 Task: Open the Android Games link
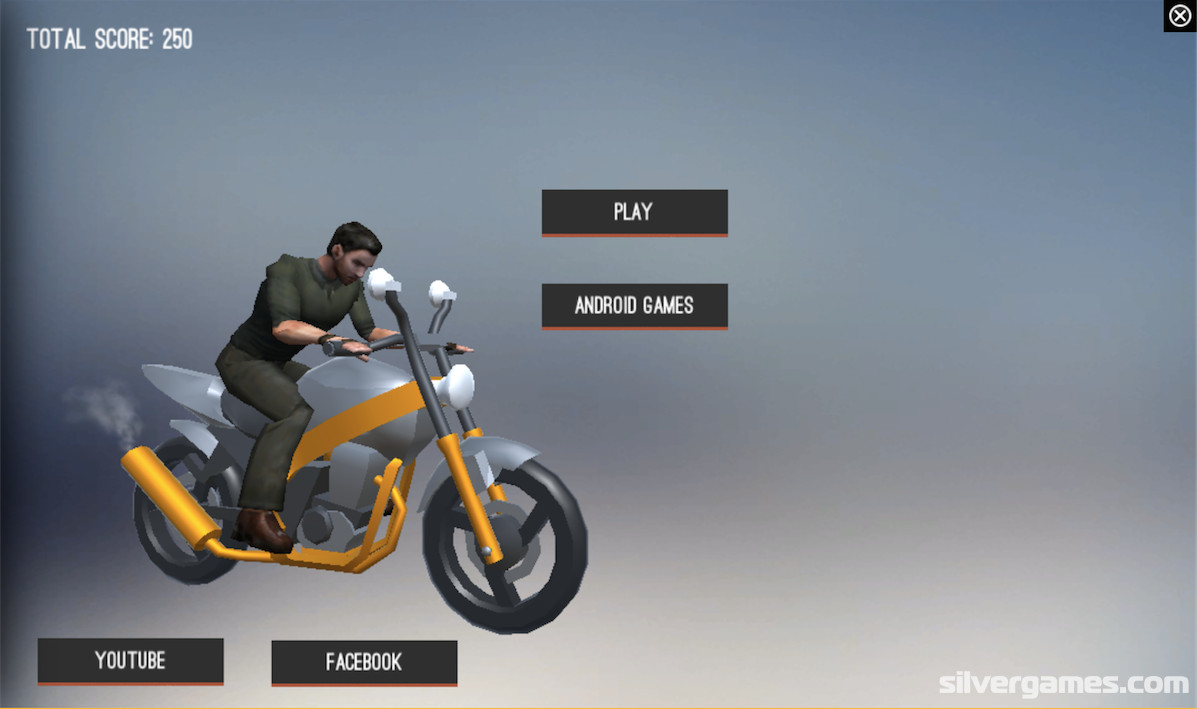click(634, 306)
